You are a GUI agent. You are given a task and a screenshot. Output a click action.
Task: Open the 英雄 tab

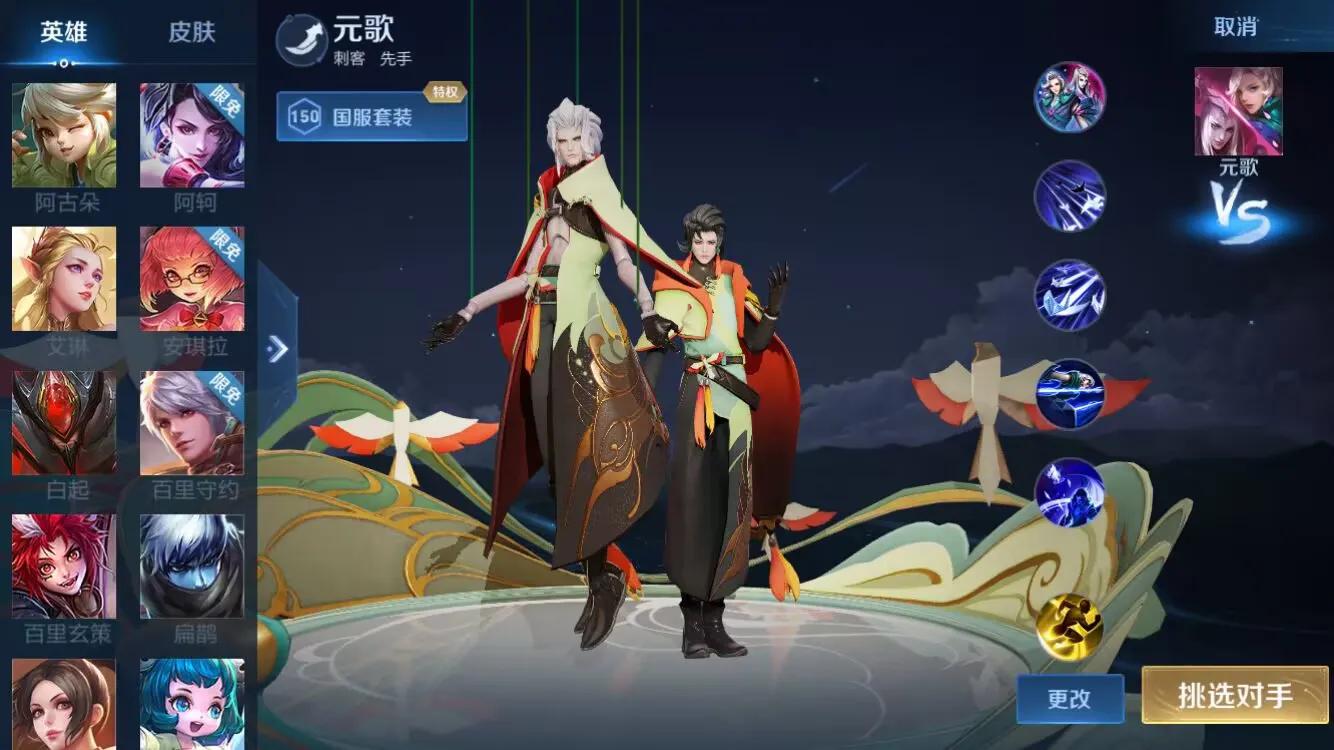tap(65, 31)
